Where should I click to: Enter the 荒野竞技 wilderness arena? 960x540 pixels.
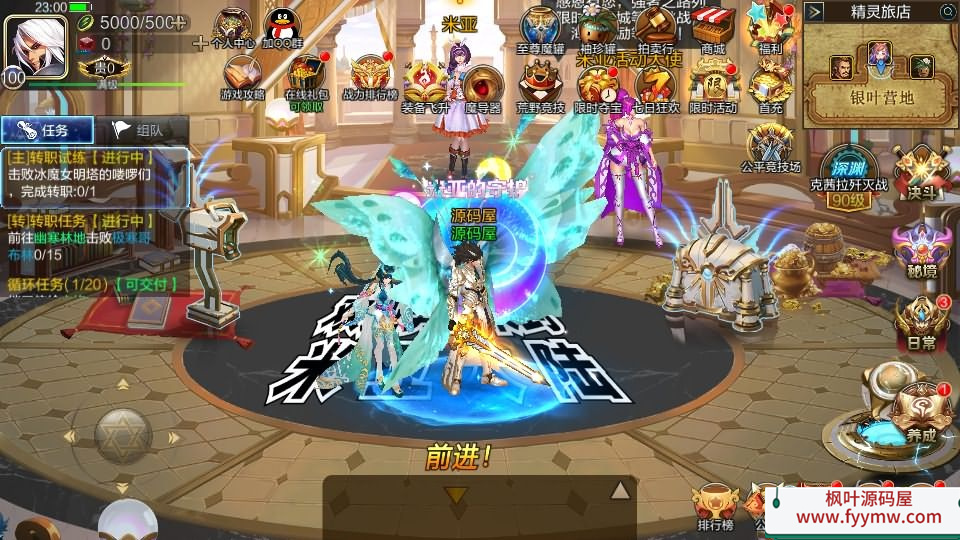540,83
